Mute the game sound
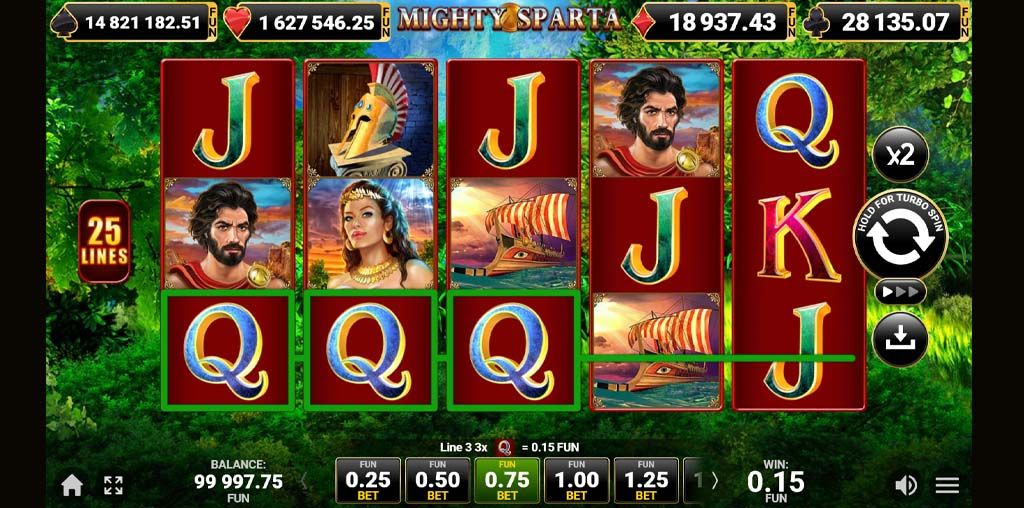 (905, 485)
